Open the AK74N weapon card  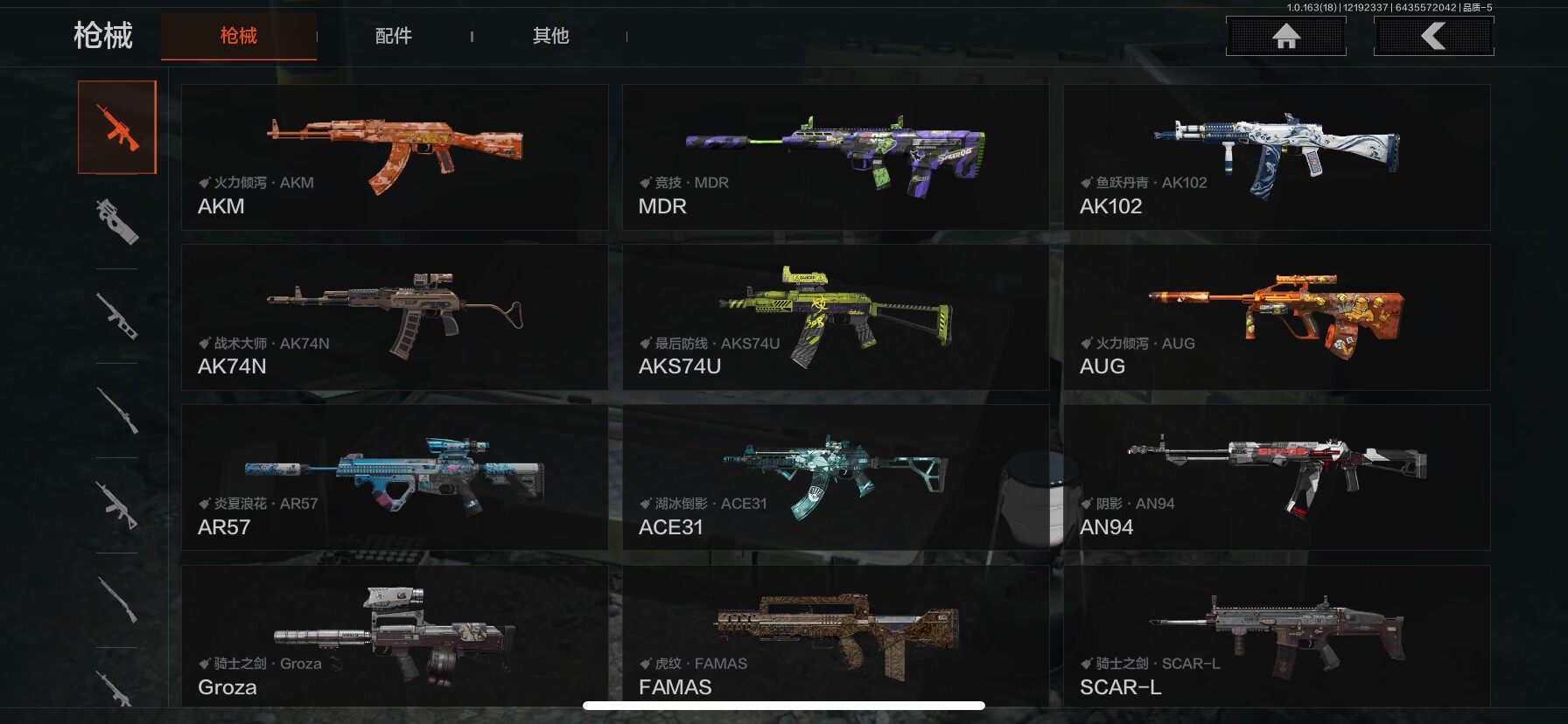[x=395, y=317]
